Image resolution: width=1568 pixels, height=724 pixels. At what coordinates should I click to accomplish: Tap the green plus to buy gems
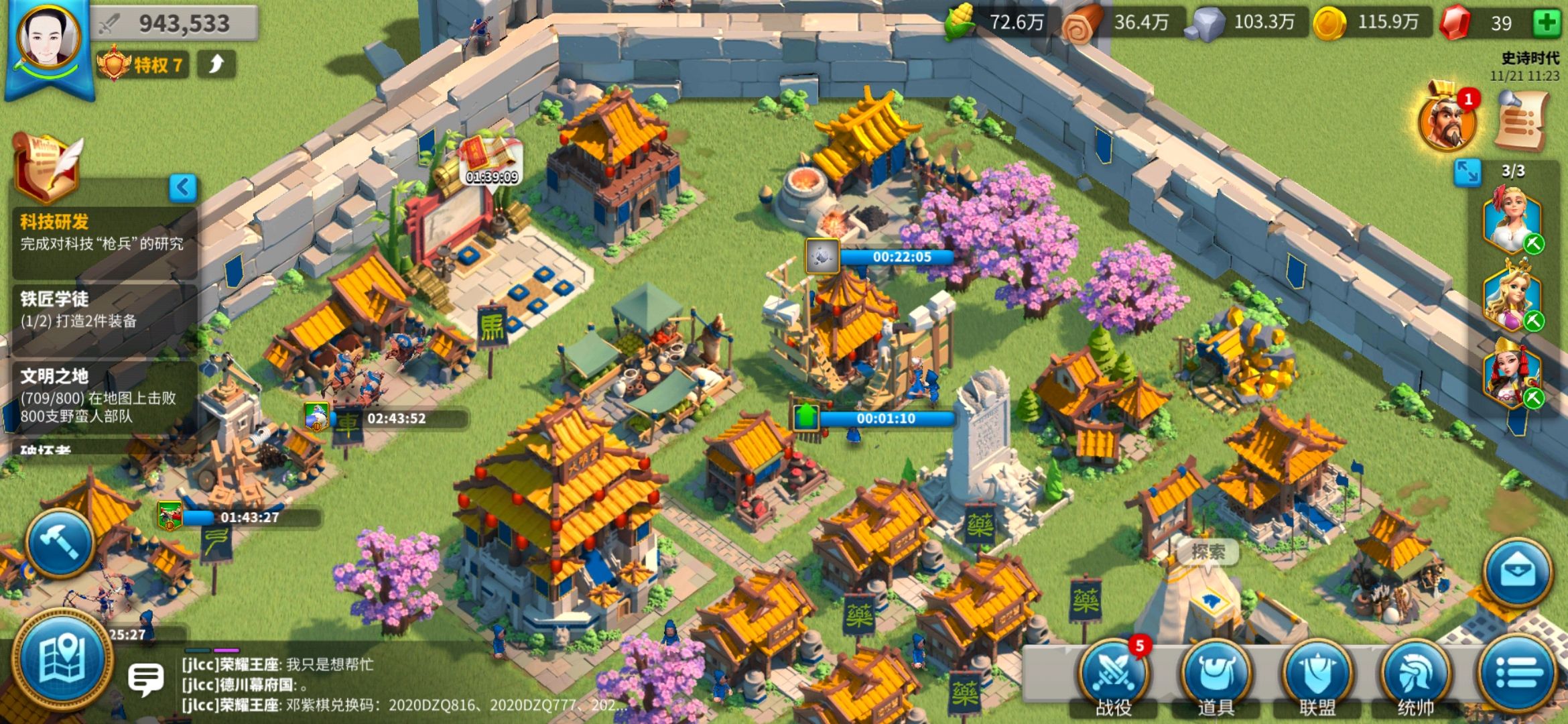tap(1547, 23)
